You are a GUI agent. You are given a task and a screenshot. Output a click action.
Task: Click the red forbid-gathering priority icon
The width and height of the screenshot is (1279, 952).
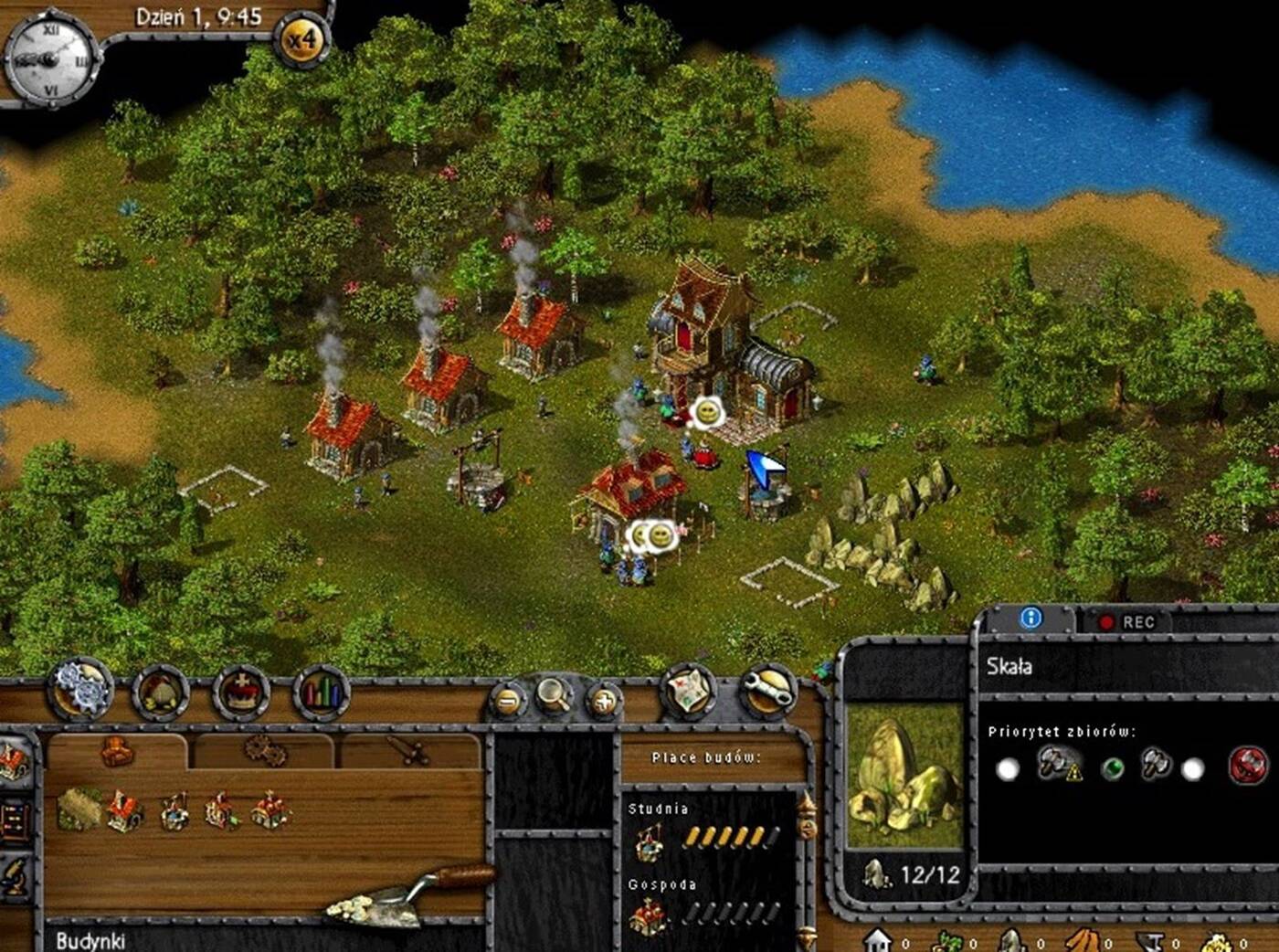(1247, 766)
